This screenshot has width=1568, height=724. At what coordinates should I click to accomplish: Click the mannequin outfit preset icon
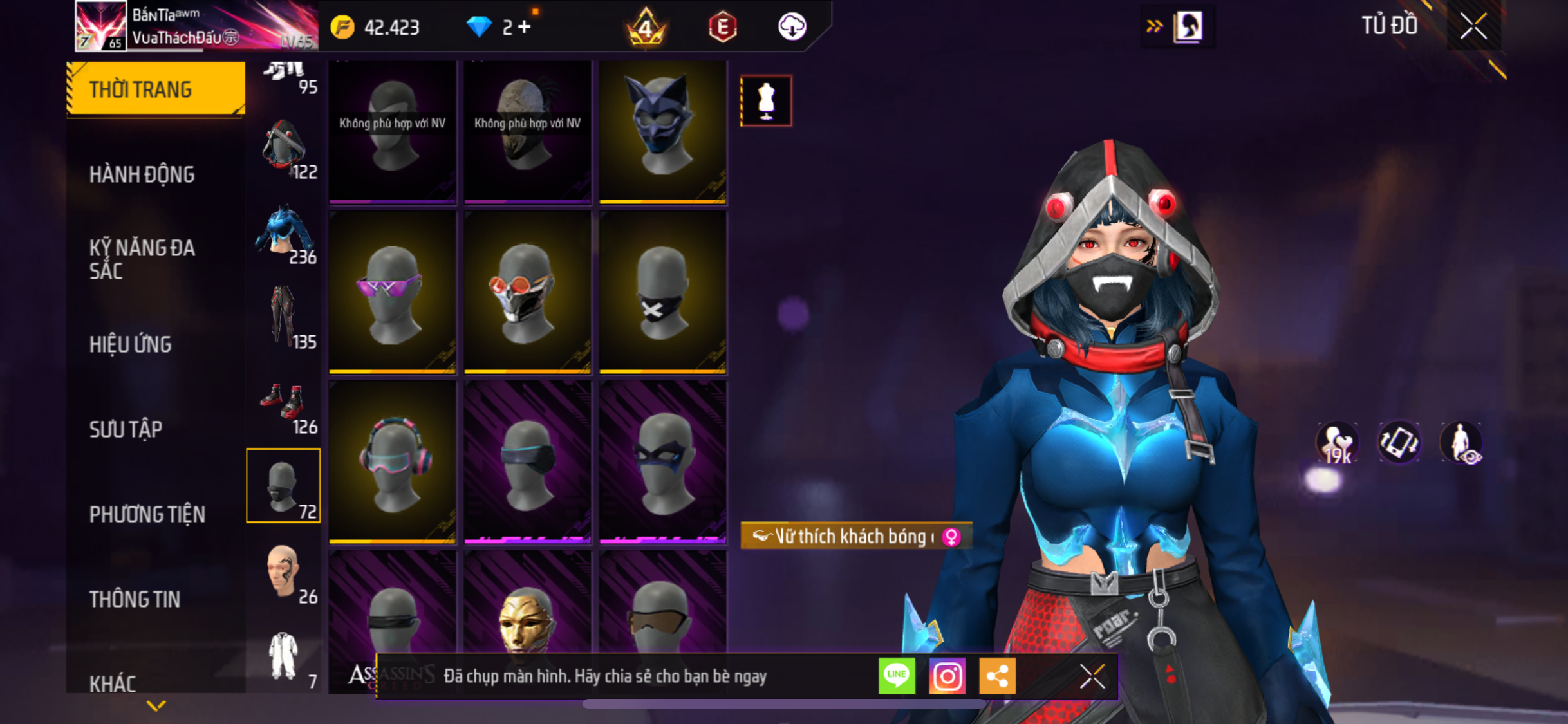[x=766, y=101]
